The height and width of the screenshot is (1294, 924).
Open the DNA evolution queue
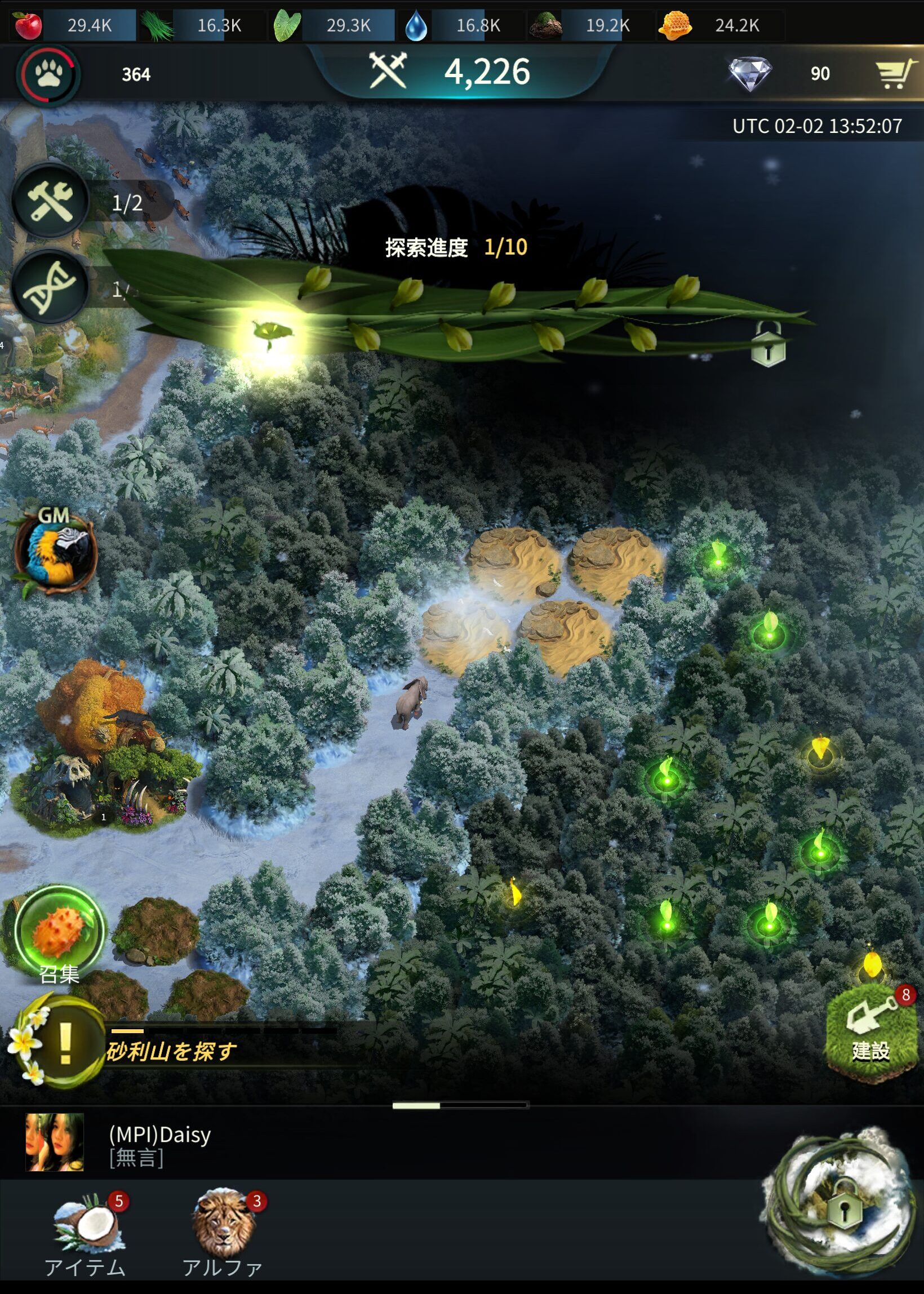click(x=50, y=287)
